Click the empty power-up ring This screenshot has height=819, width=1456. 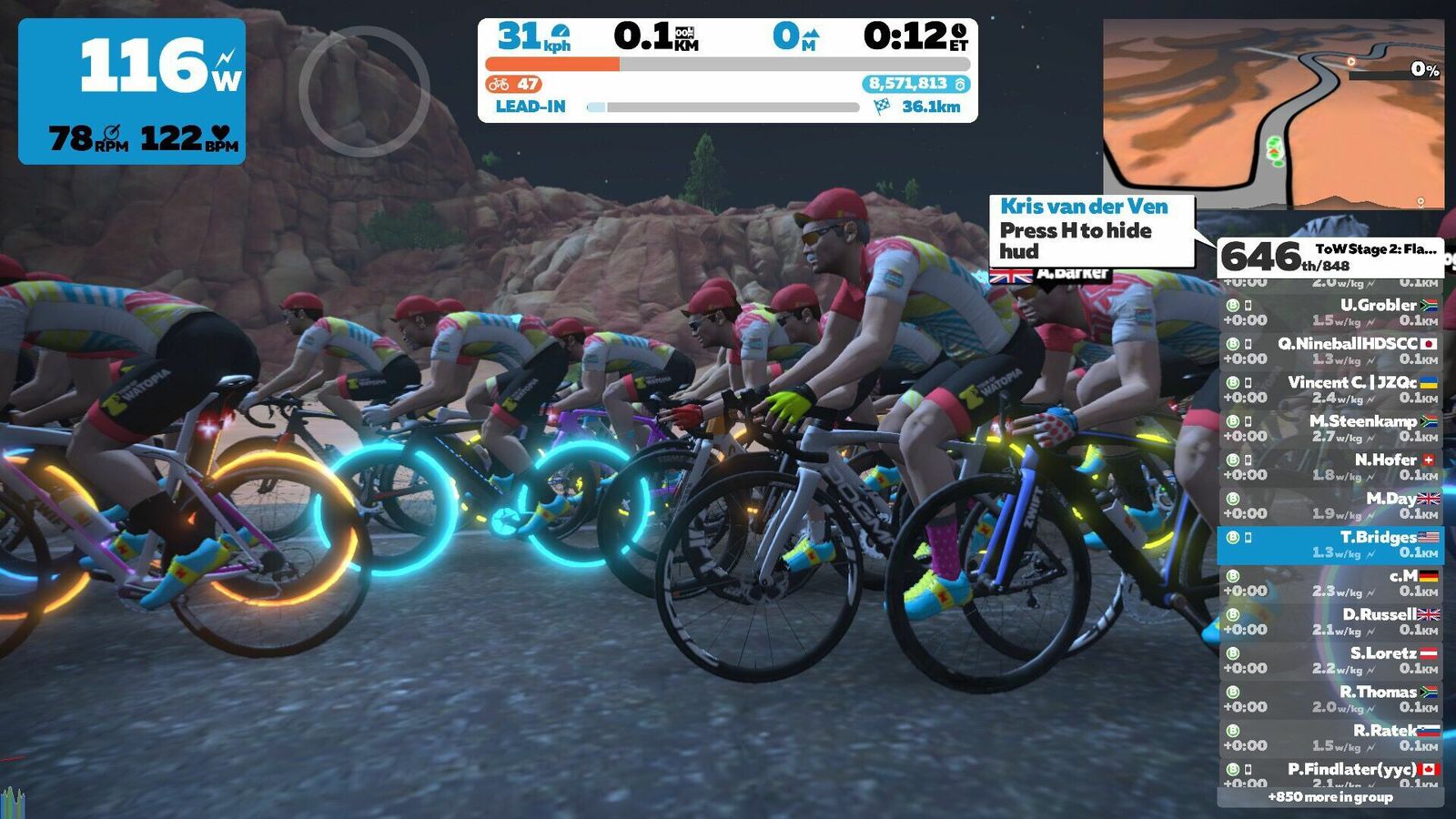click(364, 91)
